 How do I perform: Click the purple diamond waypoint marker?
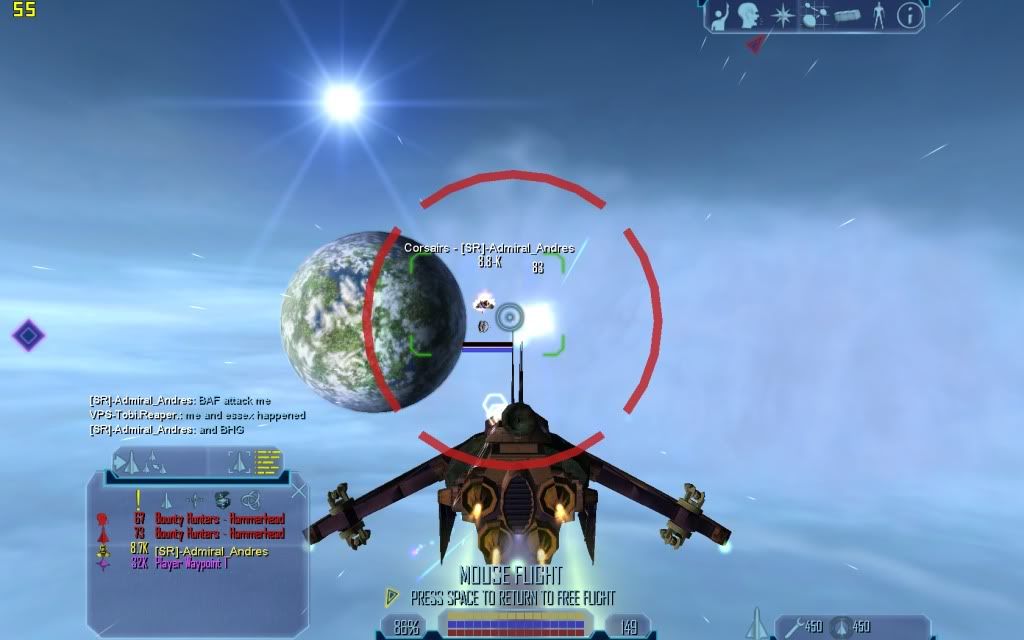pos(28,335)
